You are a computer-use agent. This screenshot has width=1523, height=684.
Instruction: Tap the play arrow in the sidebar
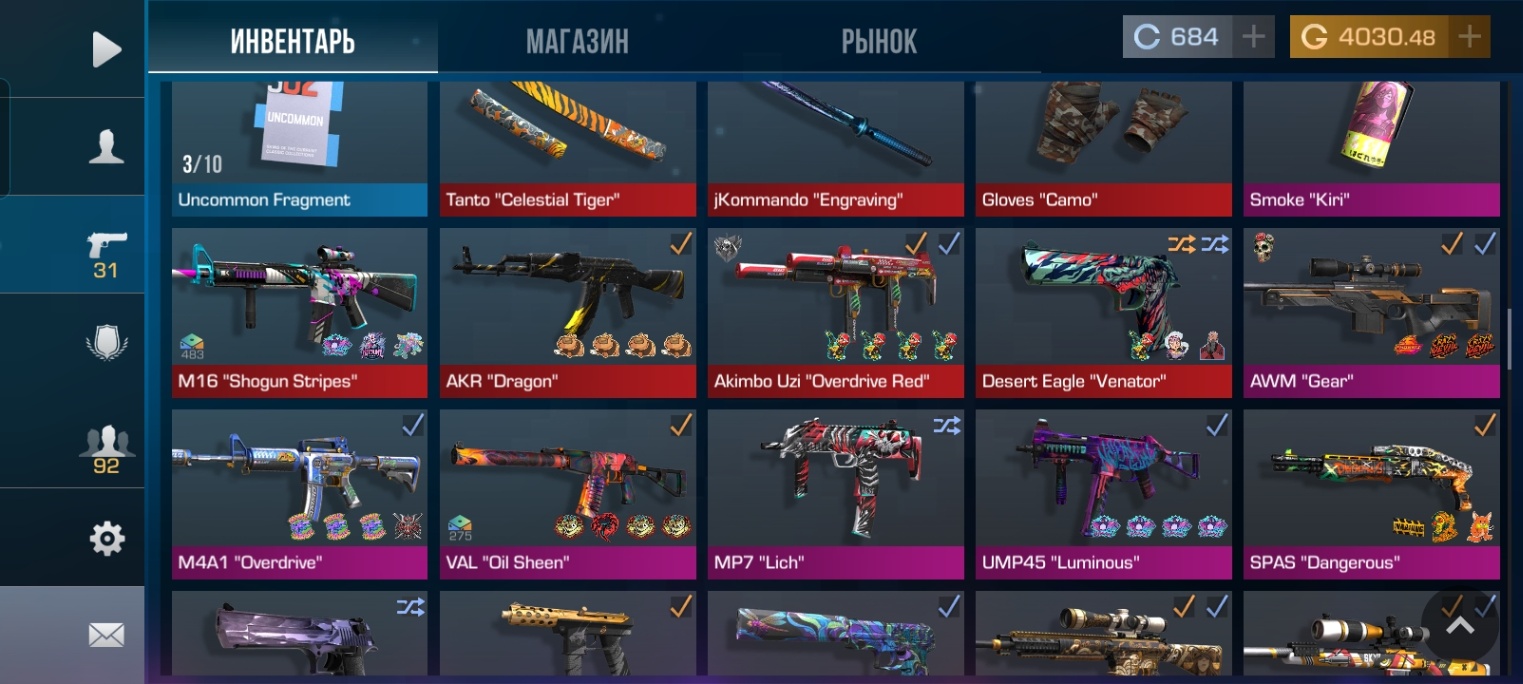click(x=106, y=49)
